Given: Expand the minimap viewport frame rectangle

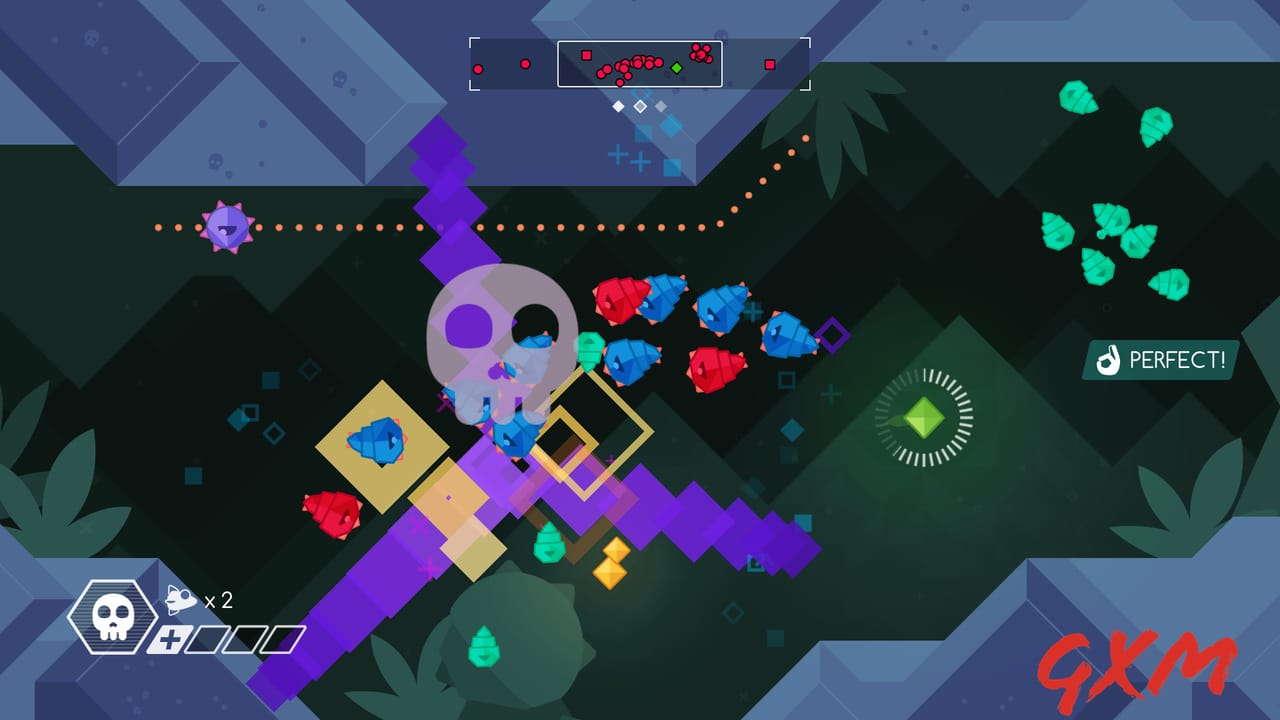Looking at the screenshot, I should 640,64.
